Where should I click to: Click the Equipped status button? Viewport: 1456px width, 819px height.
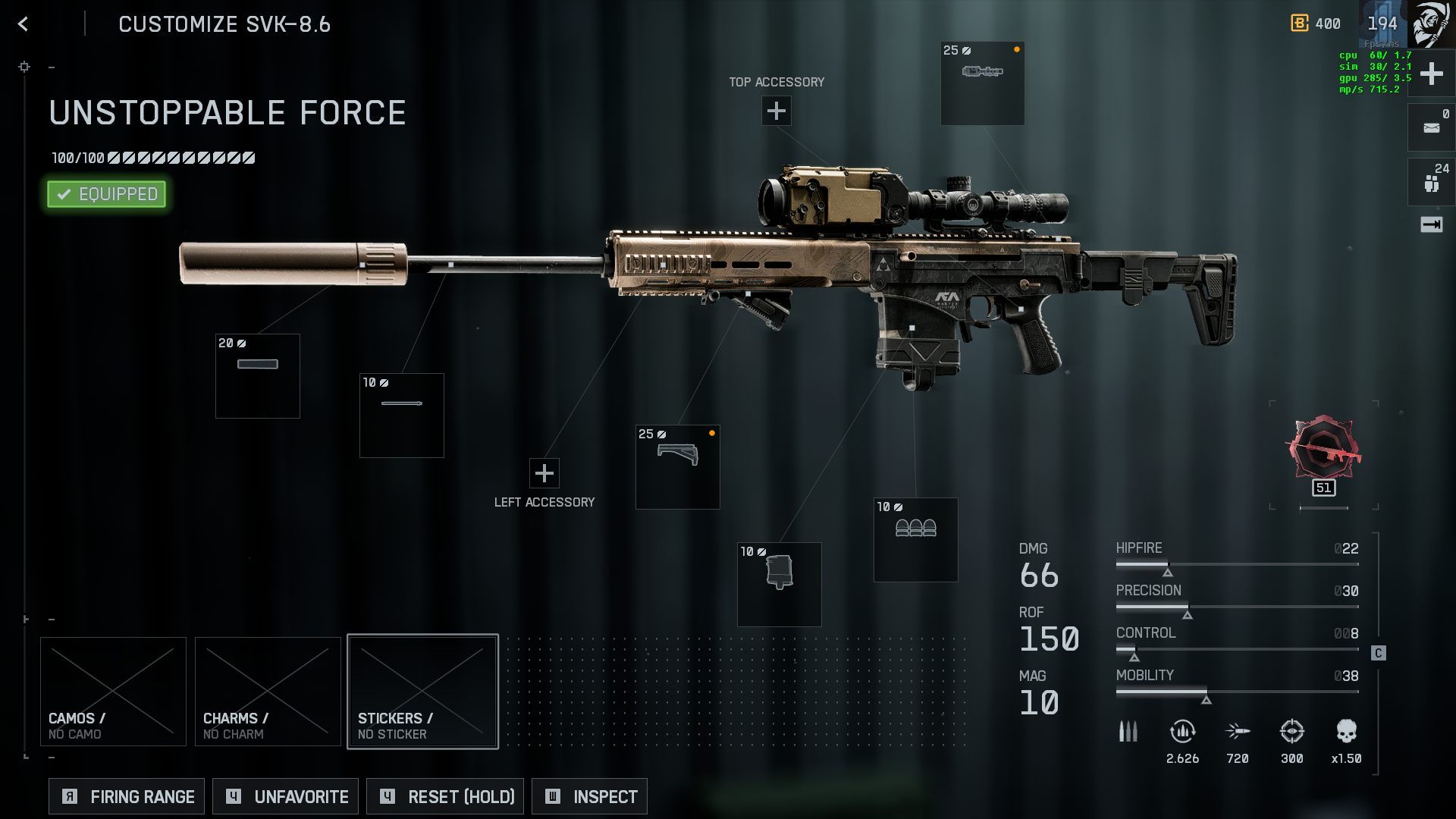pyautogui.click(x=107, y=194)
